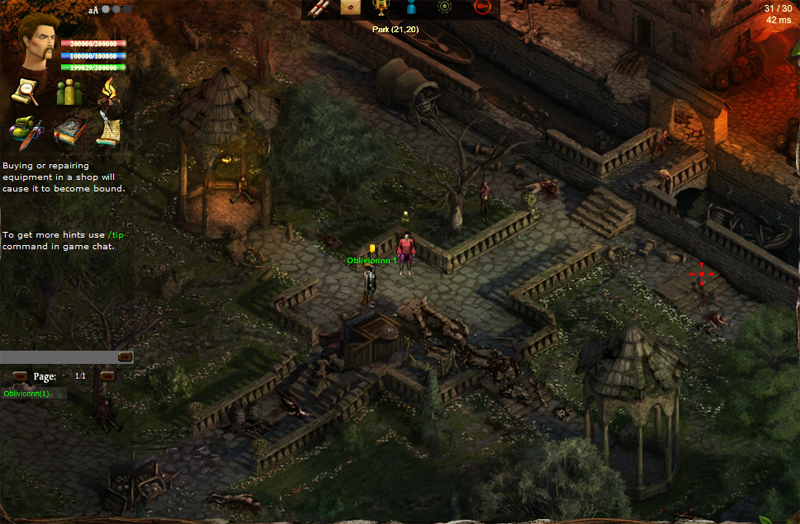Open the three-figures group icon

click(x=67, y=92)
